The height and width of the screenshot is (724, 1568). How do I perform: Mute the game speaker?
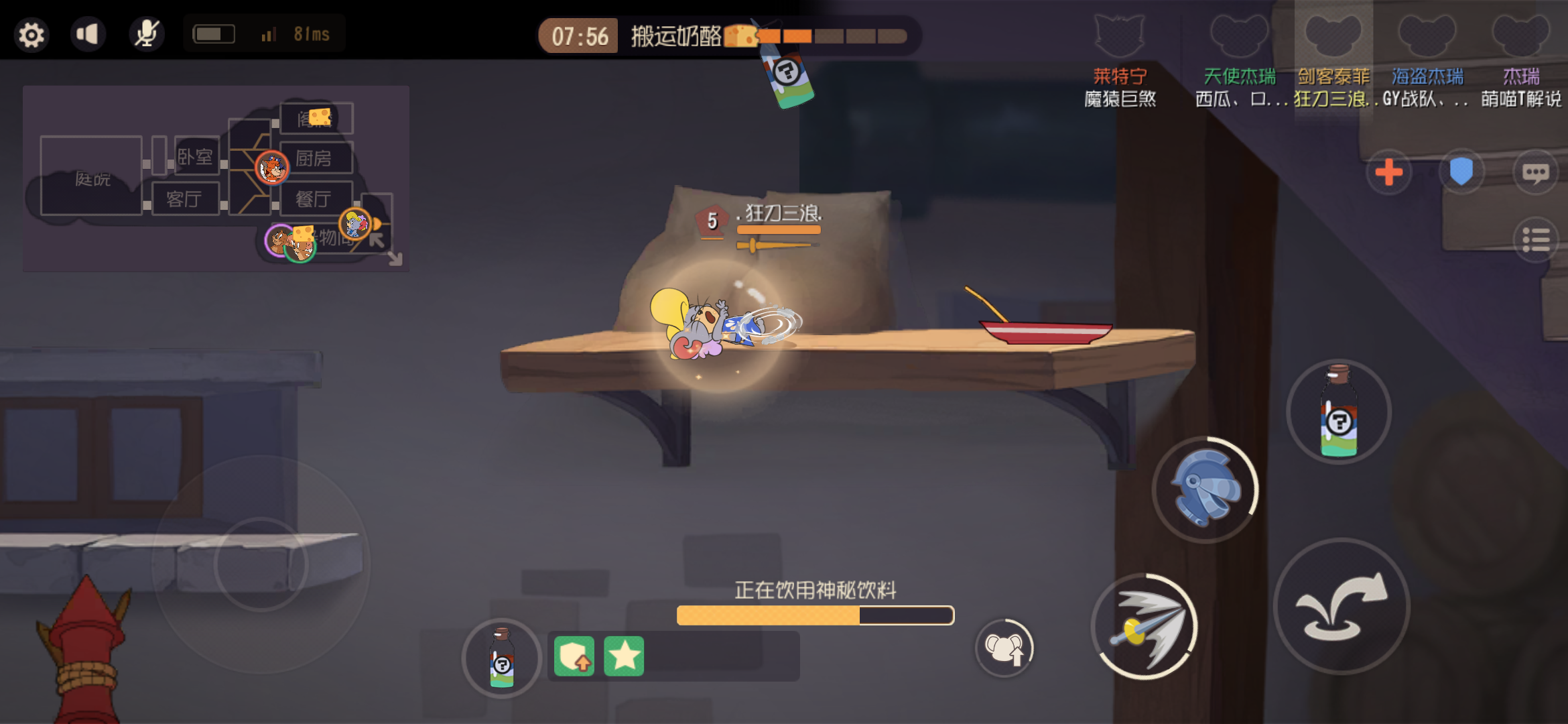pos(89,33)
